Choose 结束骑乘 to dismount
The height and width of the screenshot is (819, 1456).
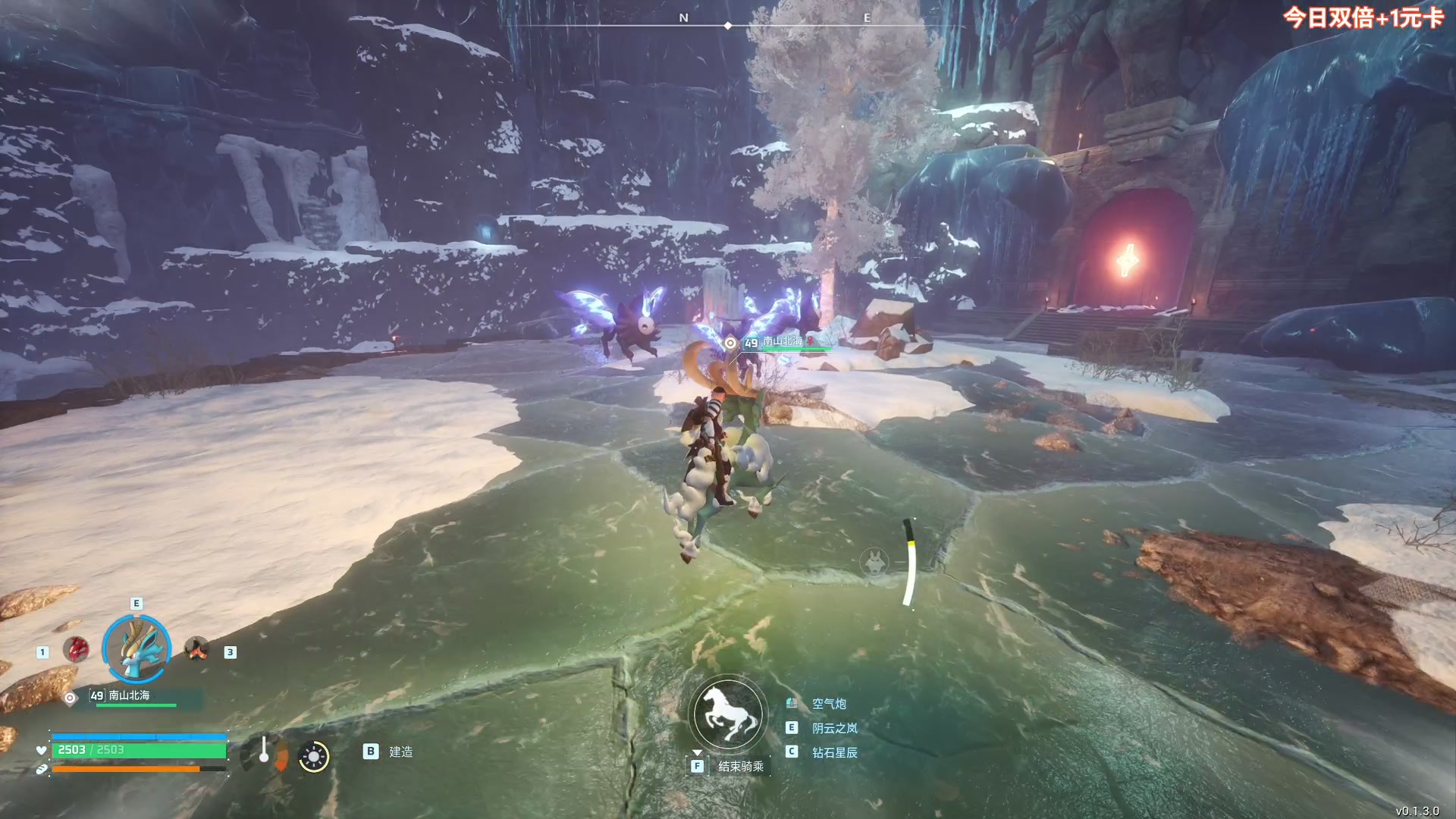740,766
